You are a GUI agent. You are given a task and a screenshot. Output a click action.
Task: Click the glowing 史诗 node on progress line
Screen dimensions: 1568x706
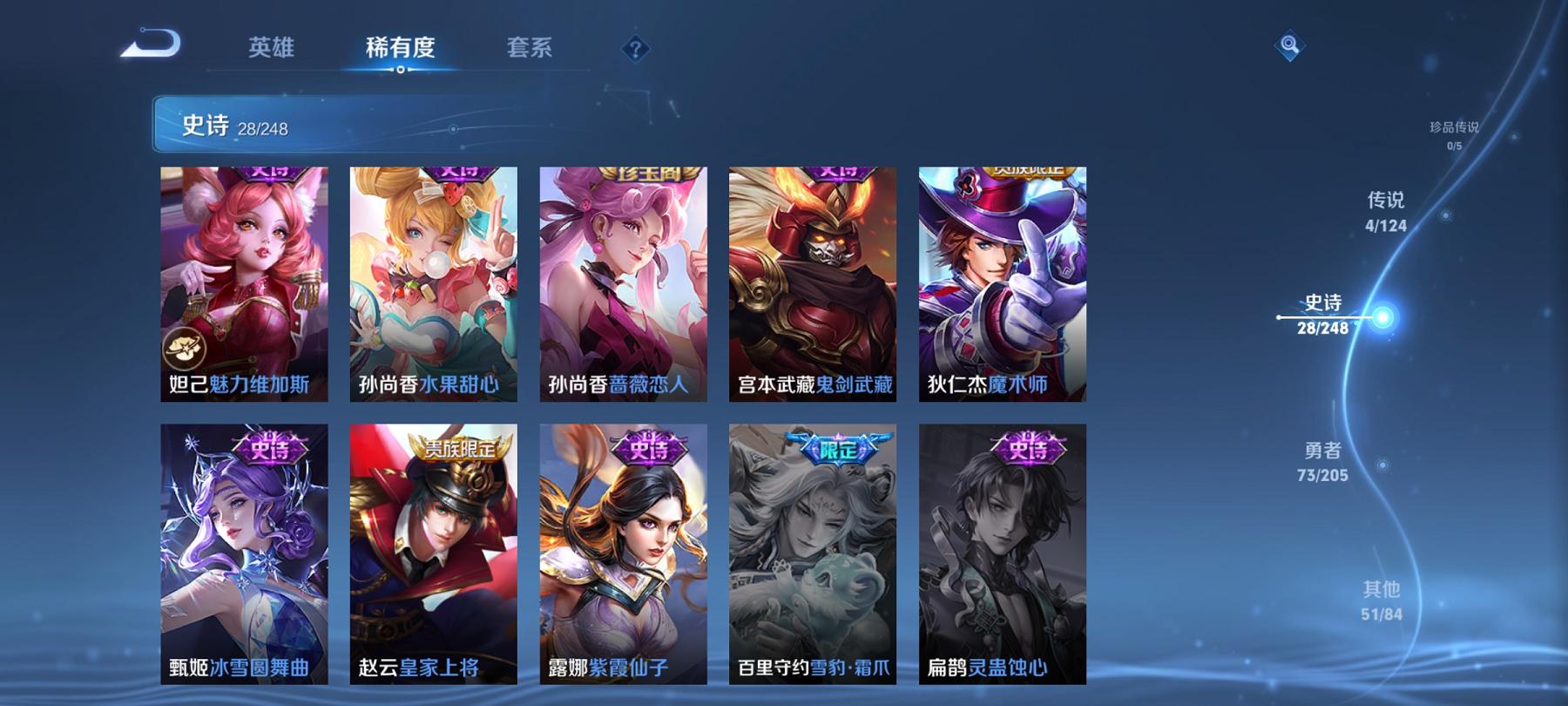tap(1382, 316)
